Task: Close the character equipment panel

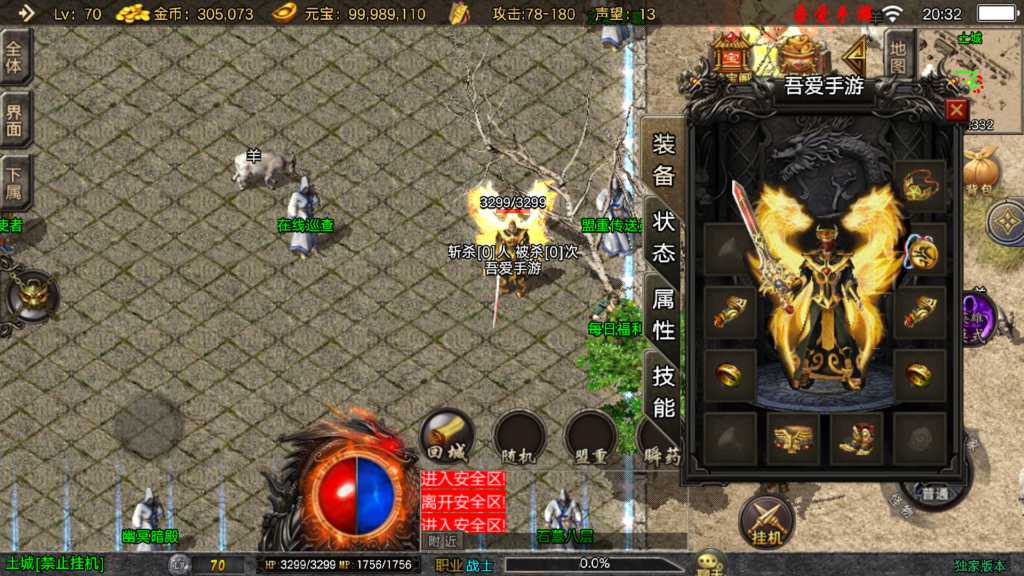Action: 956,110
